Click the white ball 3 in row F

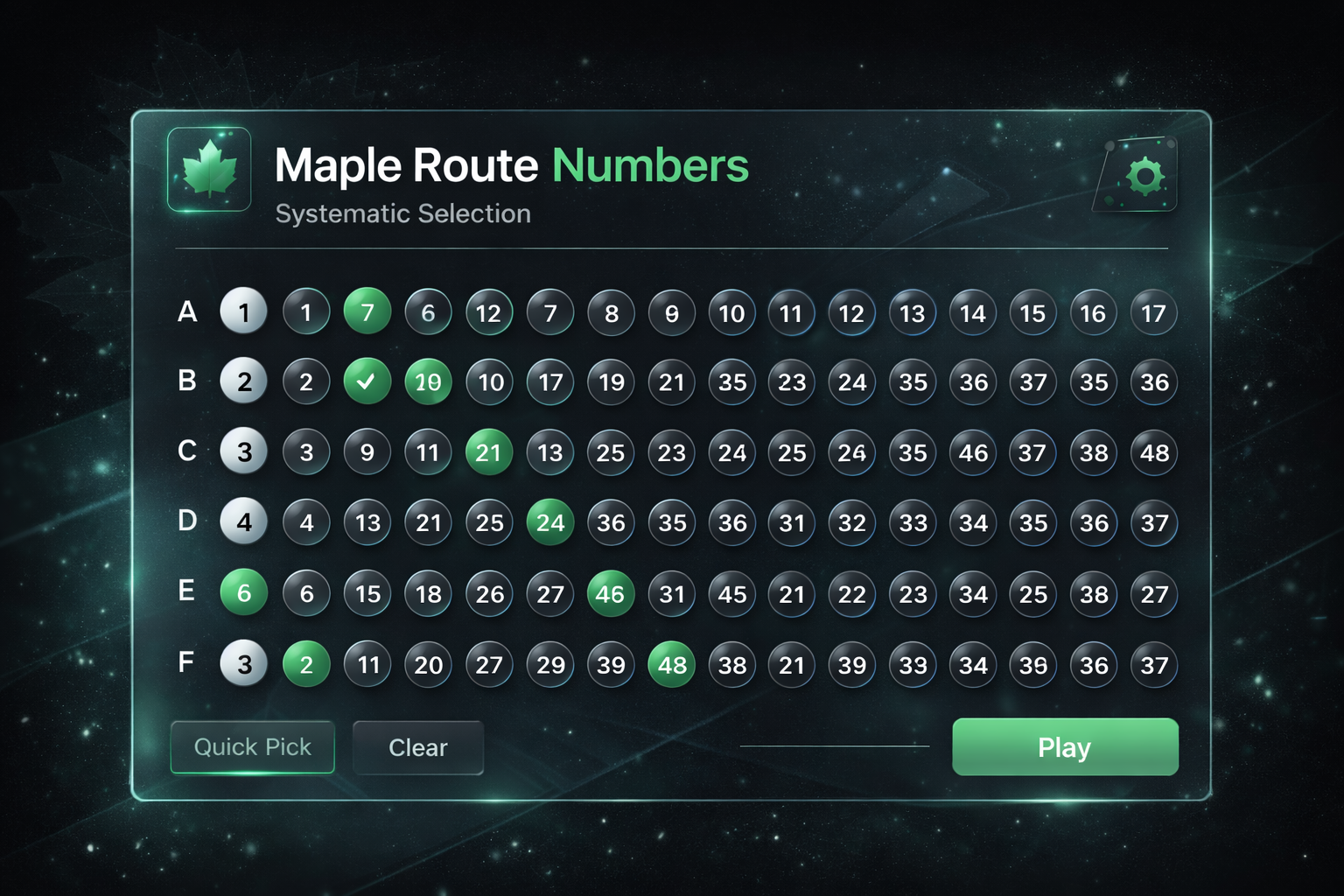pos(244,664)
